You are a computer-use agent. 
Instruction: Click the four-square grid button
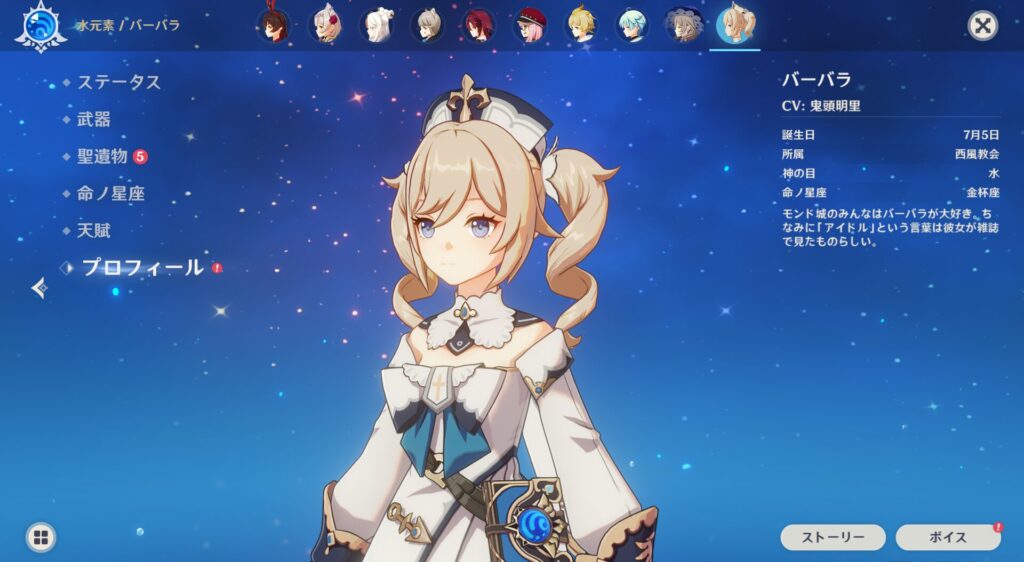tap(40, 537)
